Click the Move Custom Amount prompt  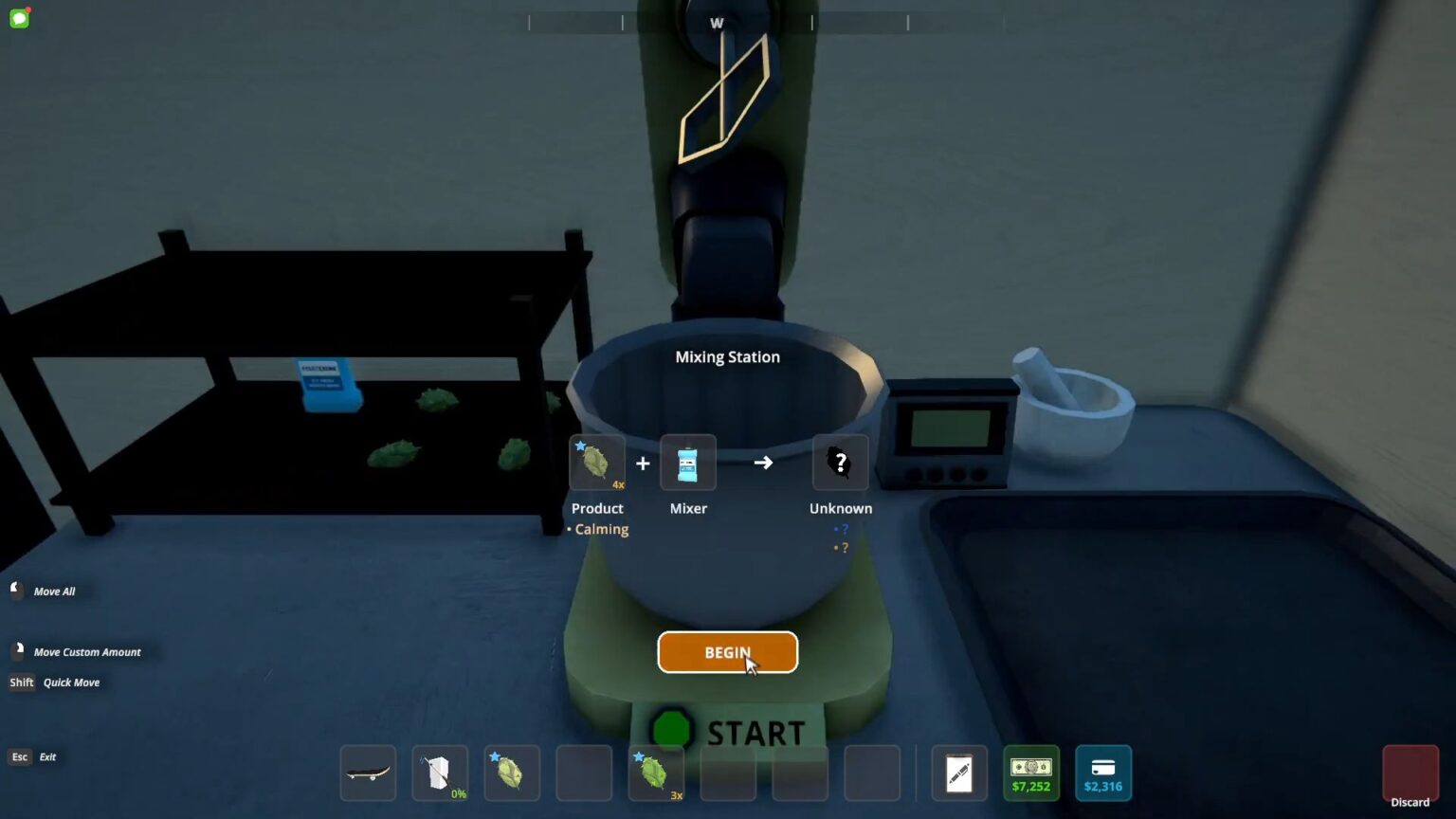pyautogui.click(x=88, y=652)
